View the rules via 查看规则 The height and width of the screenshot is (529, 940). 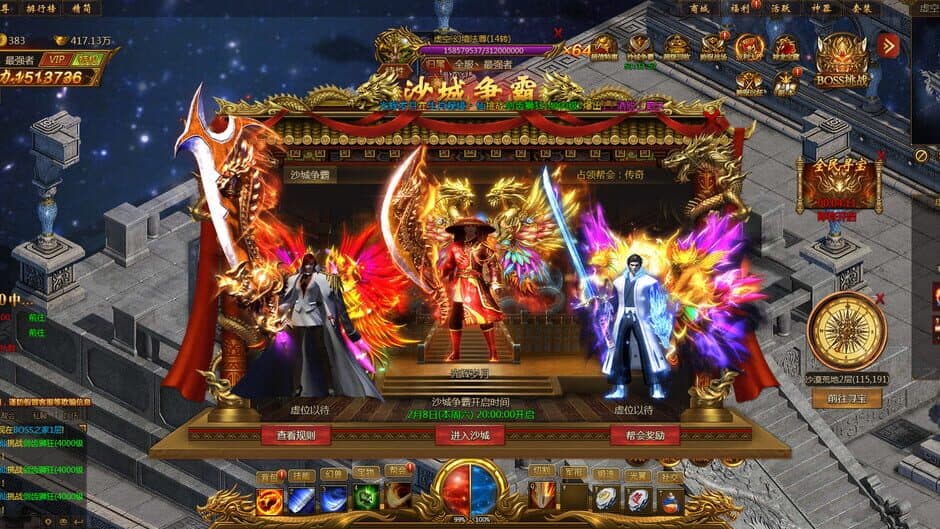click(295, 435)
